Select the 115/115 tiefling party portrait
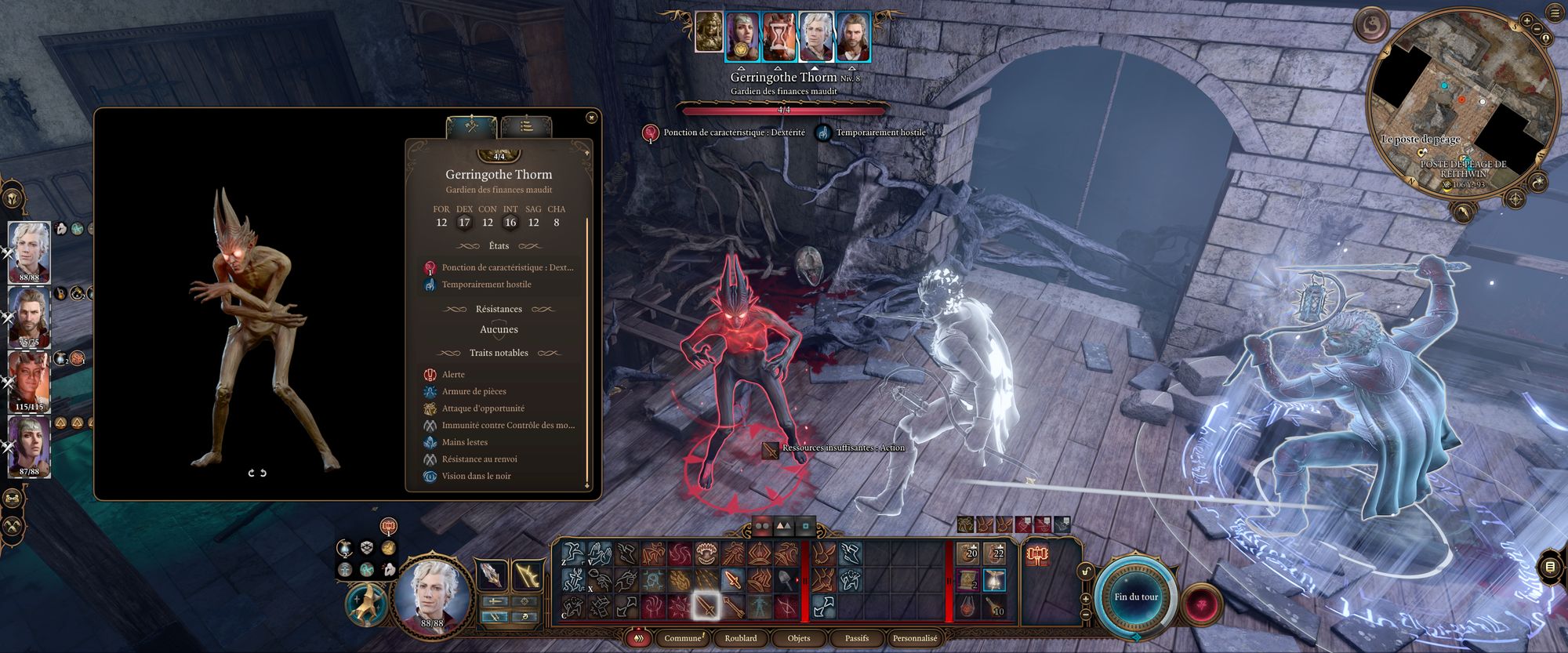The height and width of the screenshot is (653, 1568). (29, 381)
